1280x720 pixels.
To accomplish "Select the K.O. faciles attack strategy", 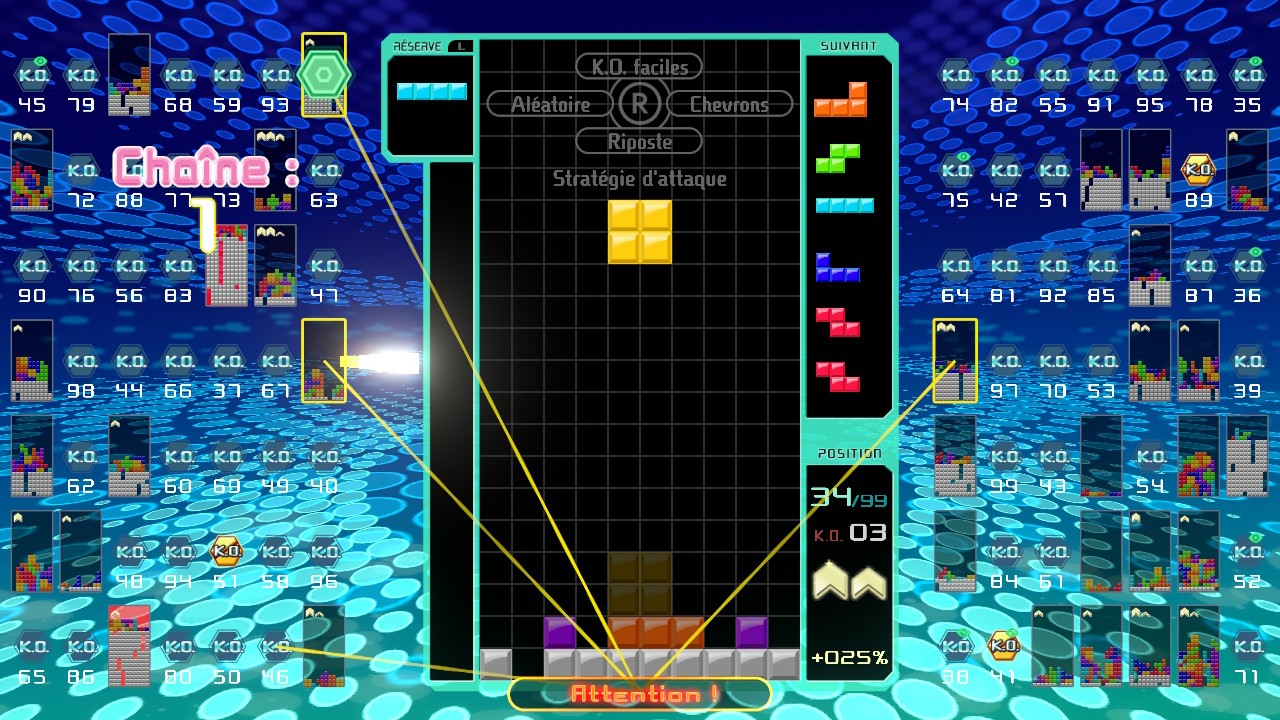I will 639,66.
